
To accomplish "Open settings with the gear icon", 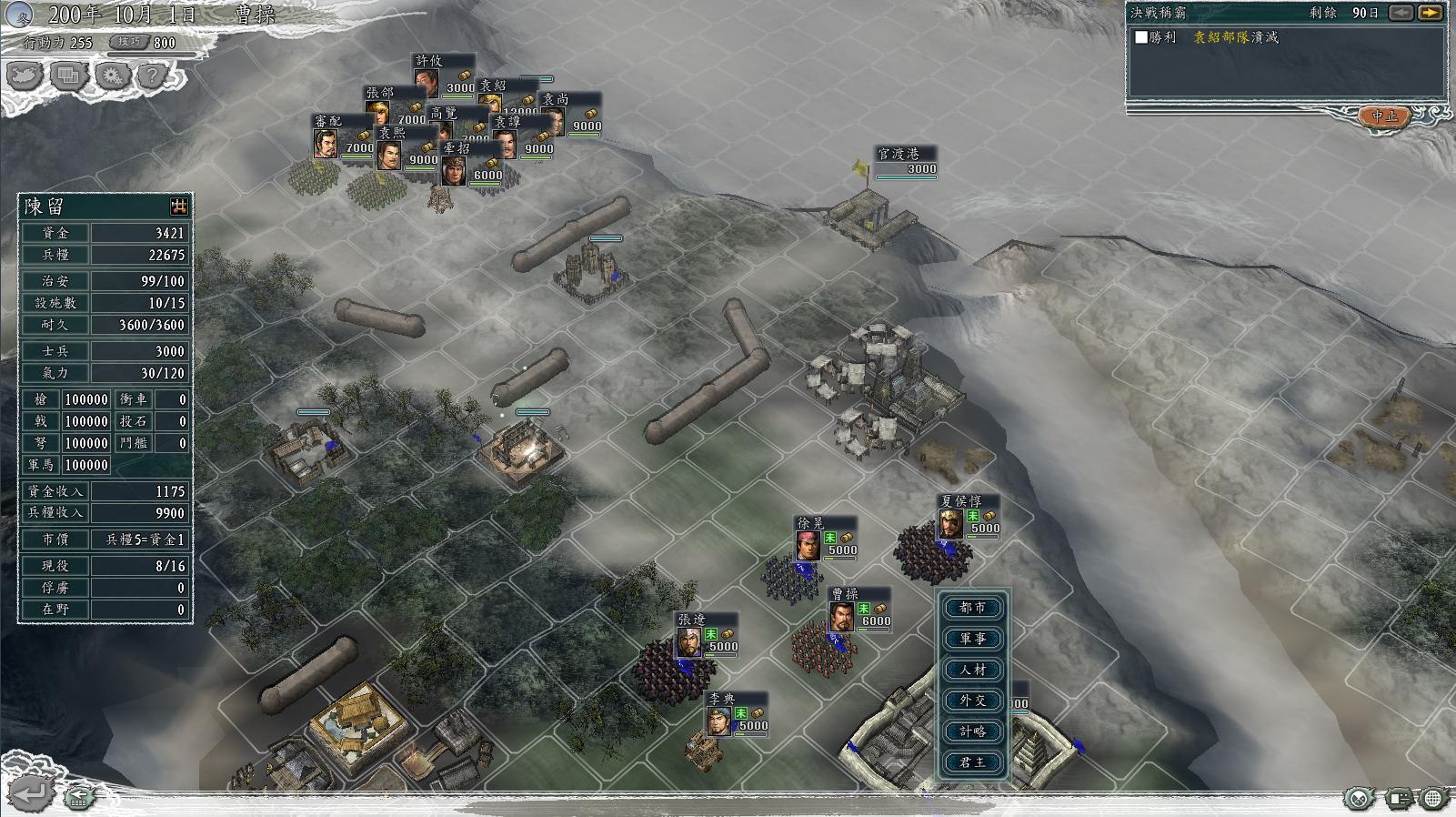I will point(112,76).
